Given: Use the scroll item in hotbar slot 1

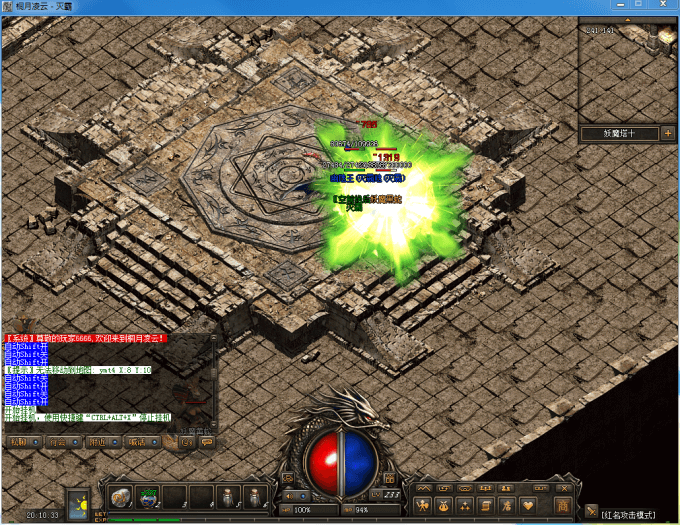Looking at the screenshot, I should pyautogui.click(x=122, y=496).
